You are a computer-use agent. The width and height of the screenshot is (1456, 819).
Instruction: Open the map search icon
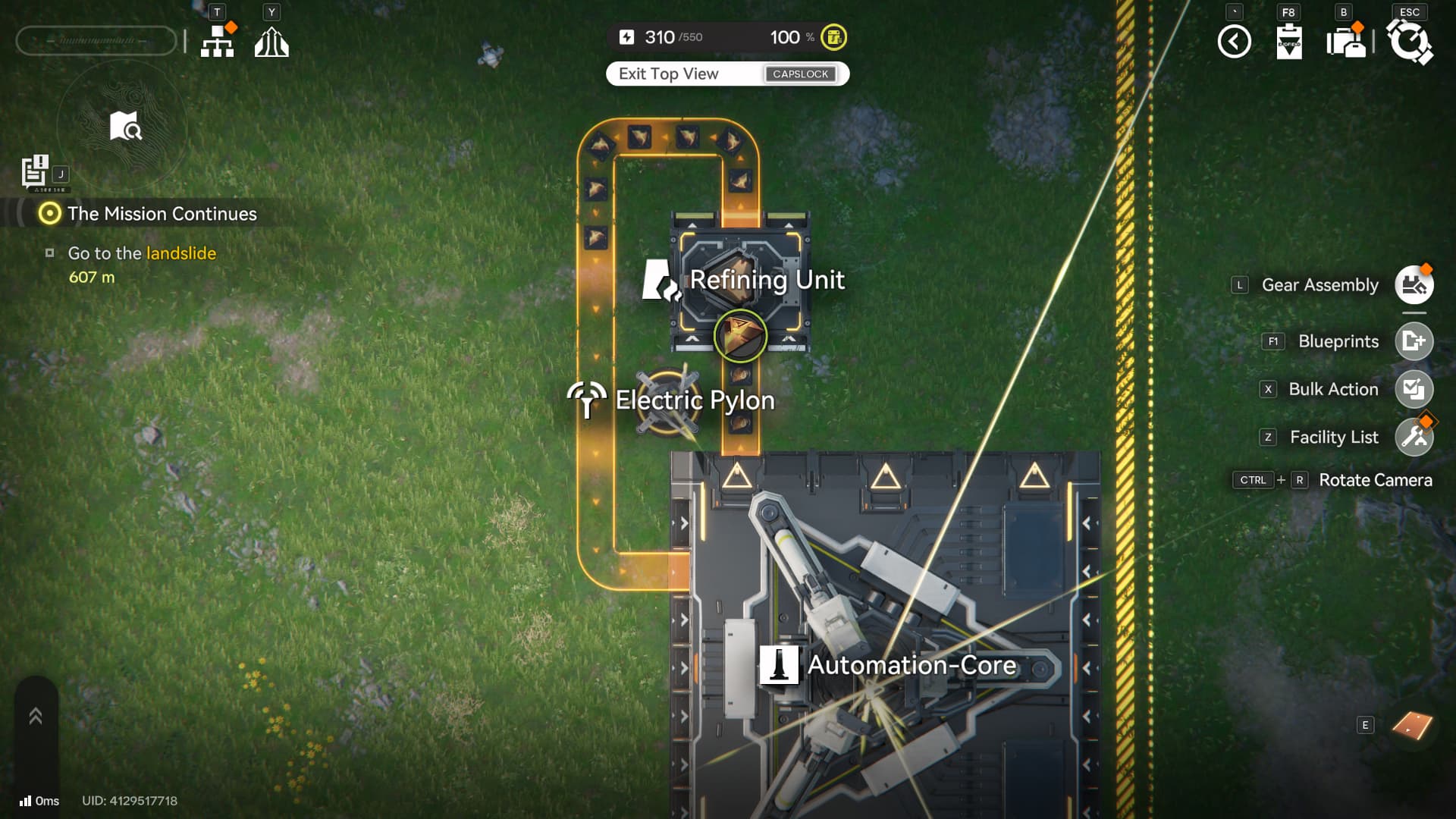[x=125, y=127]
